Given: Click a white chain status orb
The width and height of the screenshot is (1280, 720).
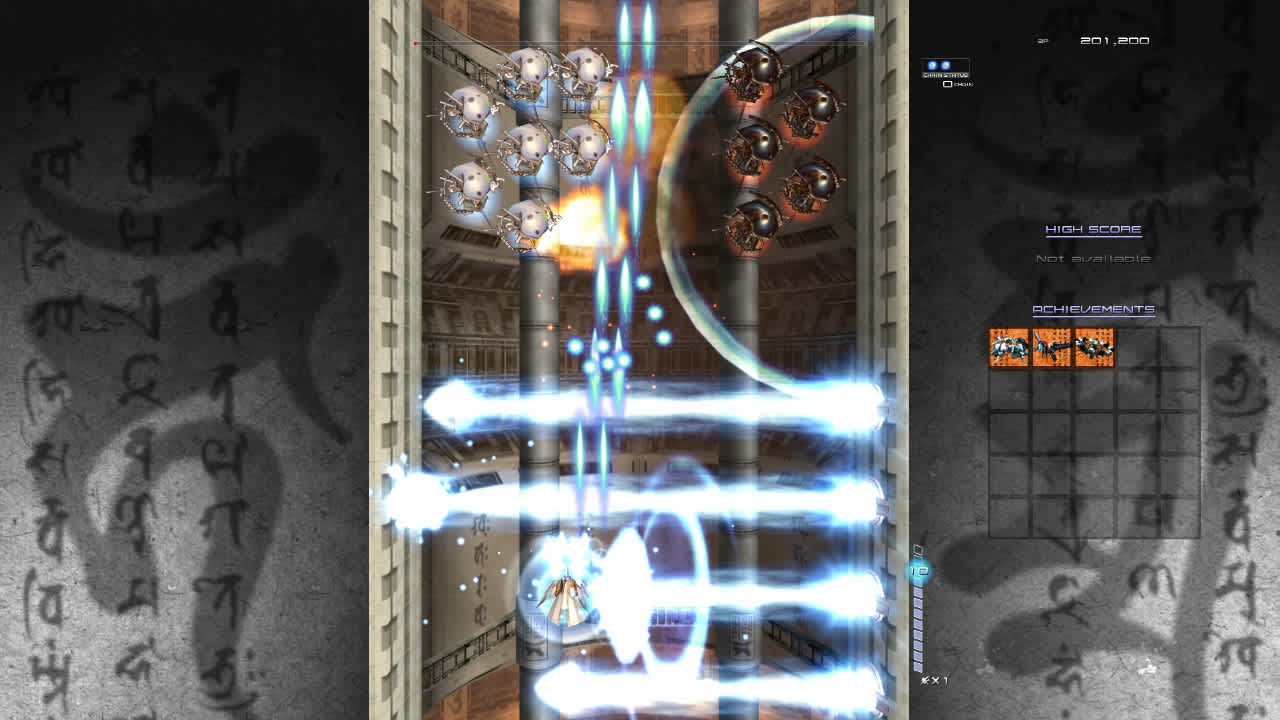Looking at the screenshot, I should [932, 66].
